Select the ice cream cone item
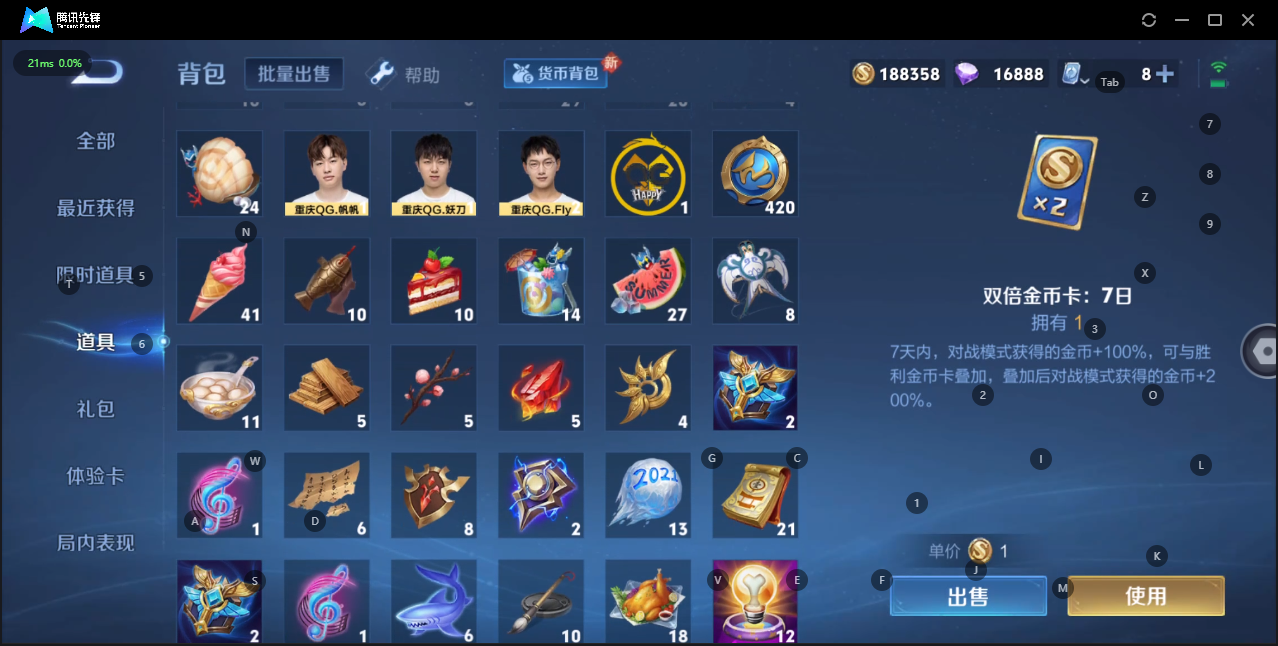Image resolution: width=1278 pixels, height=646 pixels. 219,281
